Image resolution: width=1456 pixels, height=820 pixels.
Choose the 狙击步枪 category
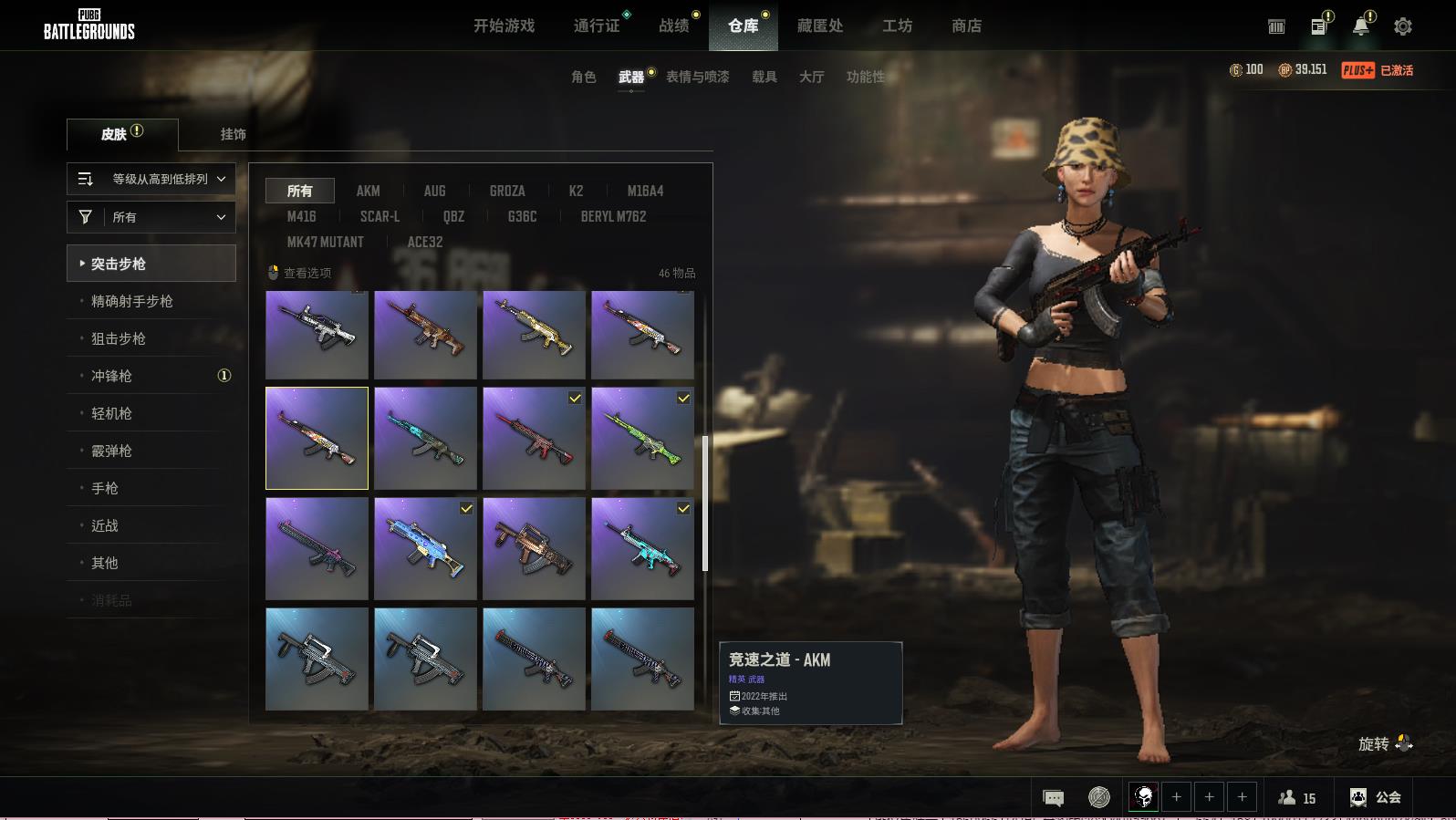tap(119, 338)
